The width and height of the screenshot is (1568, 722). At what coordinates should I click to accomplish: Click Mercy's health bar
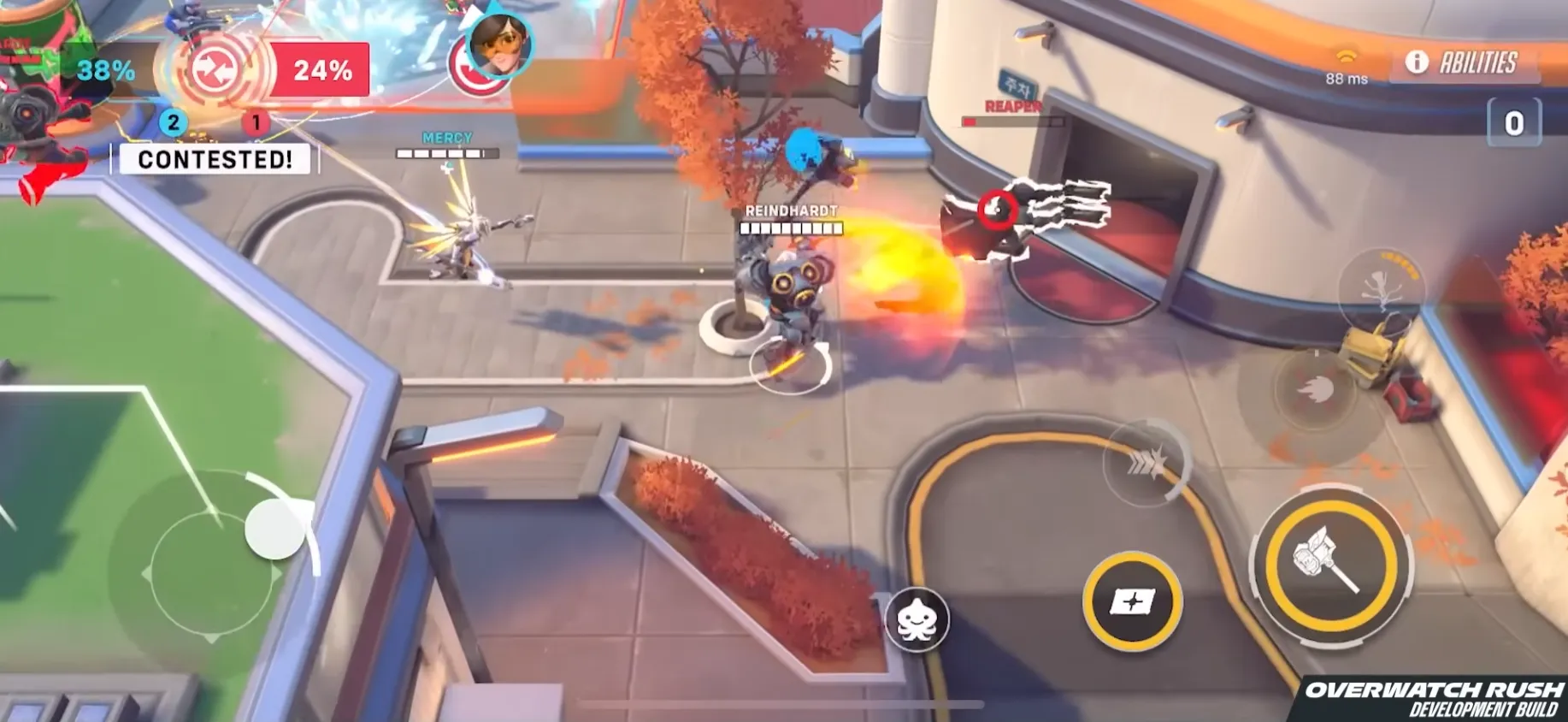tap(447, 152)
